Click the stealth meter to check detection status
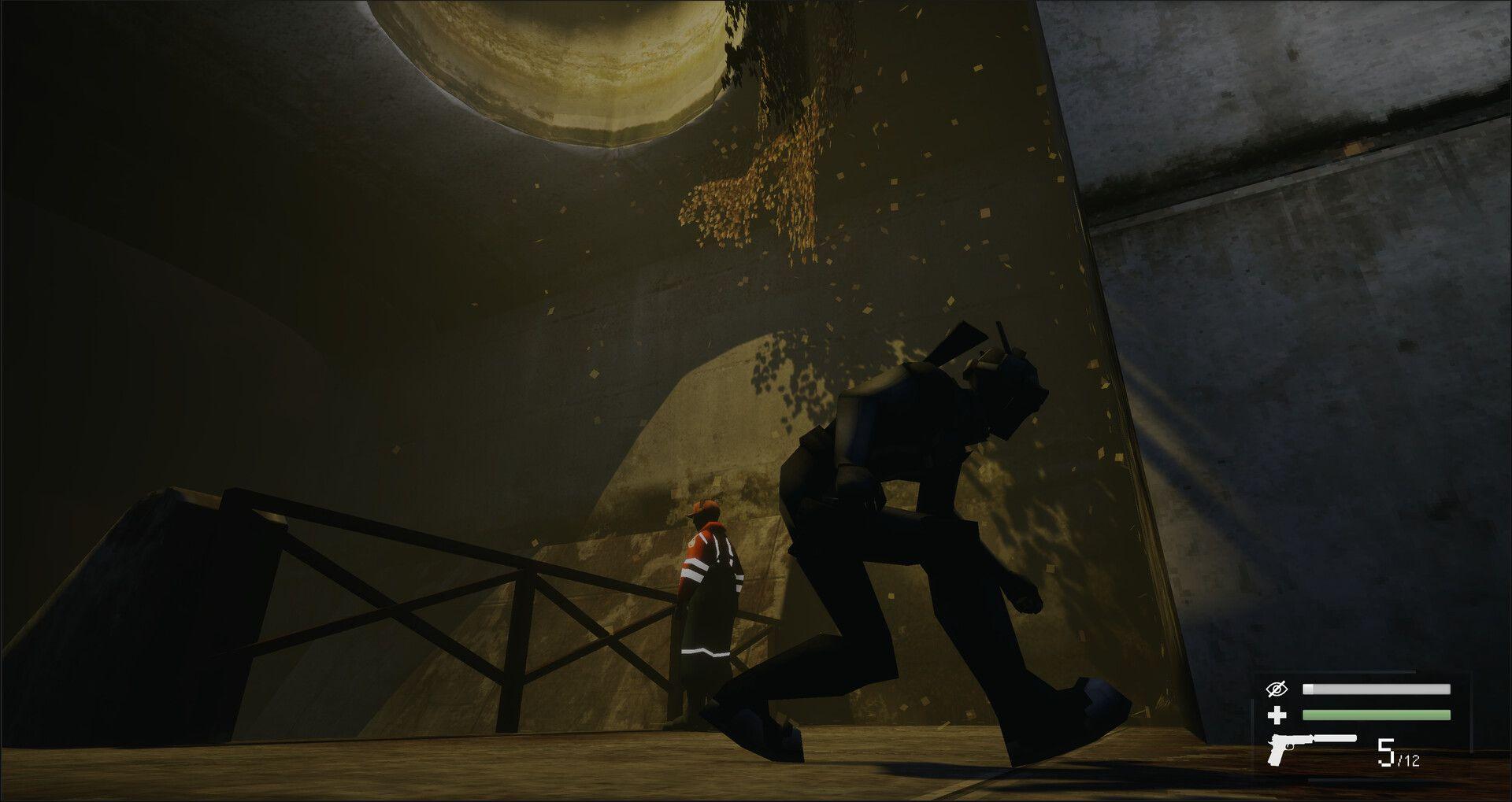The height and width of the screenshot is (802, 1512). coord(1377,689)
